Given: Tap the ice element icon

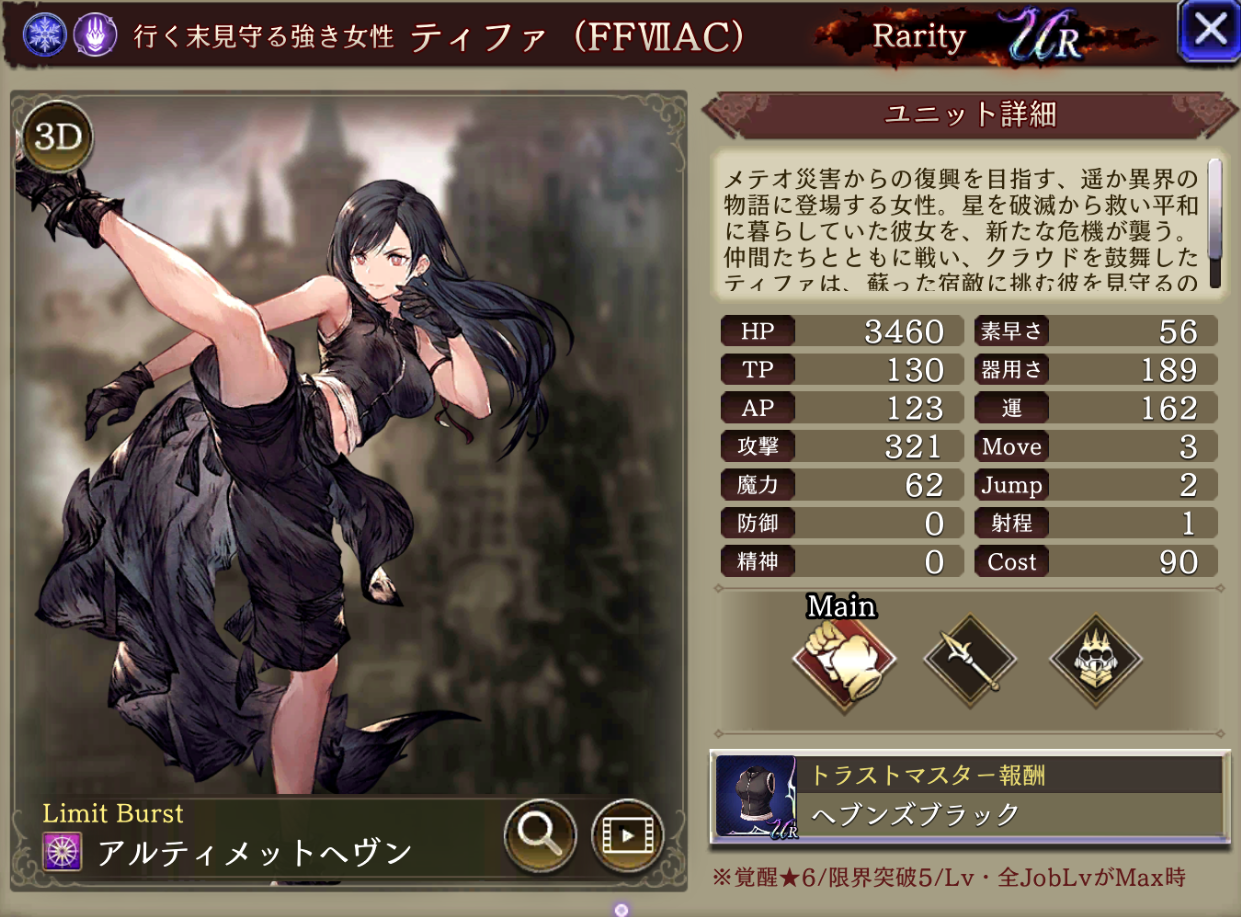Looking at the screenshot, I should [46, 36].
